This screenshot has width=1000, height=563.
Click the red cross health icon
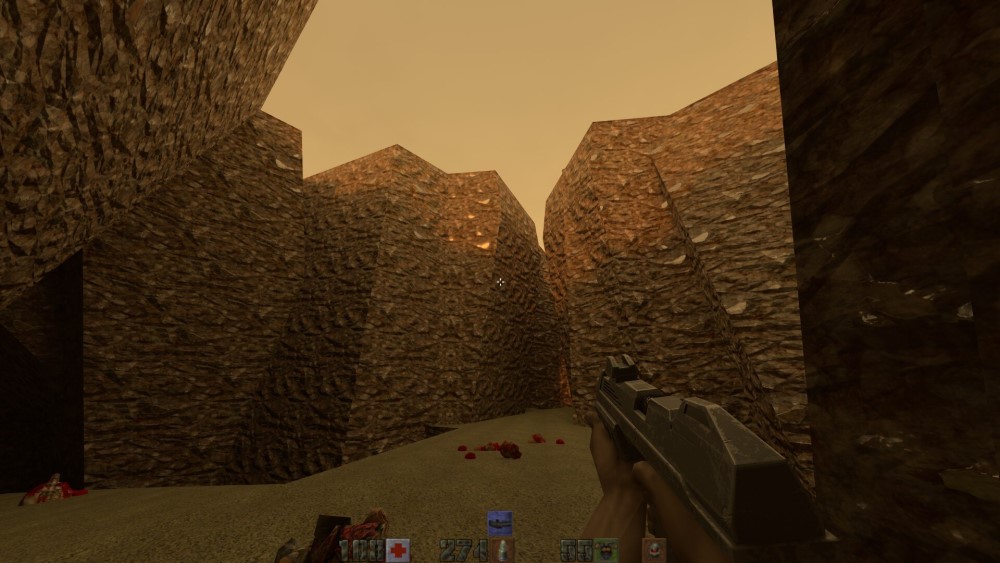[398, 550]
